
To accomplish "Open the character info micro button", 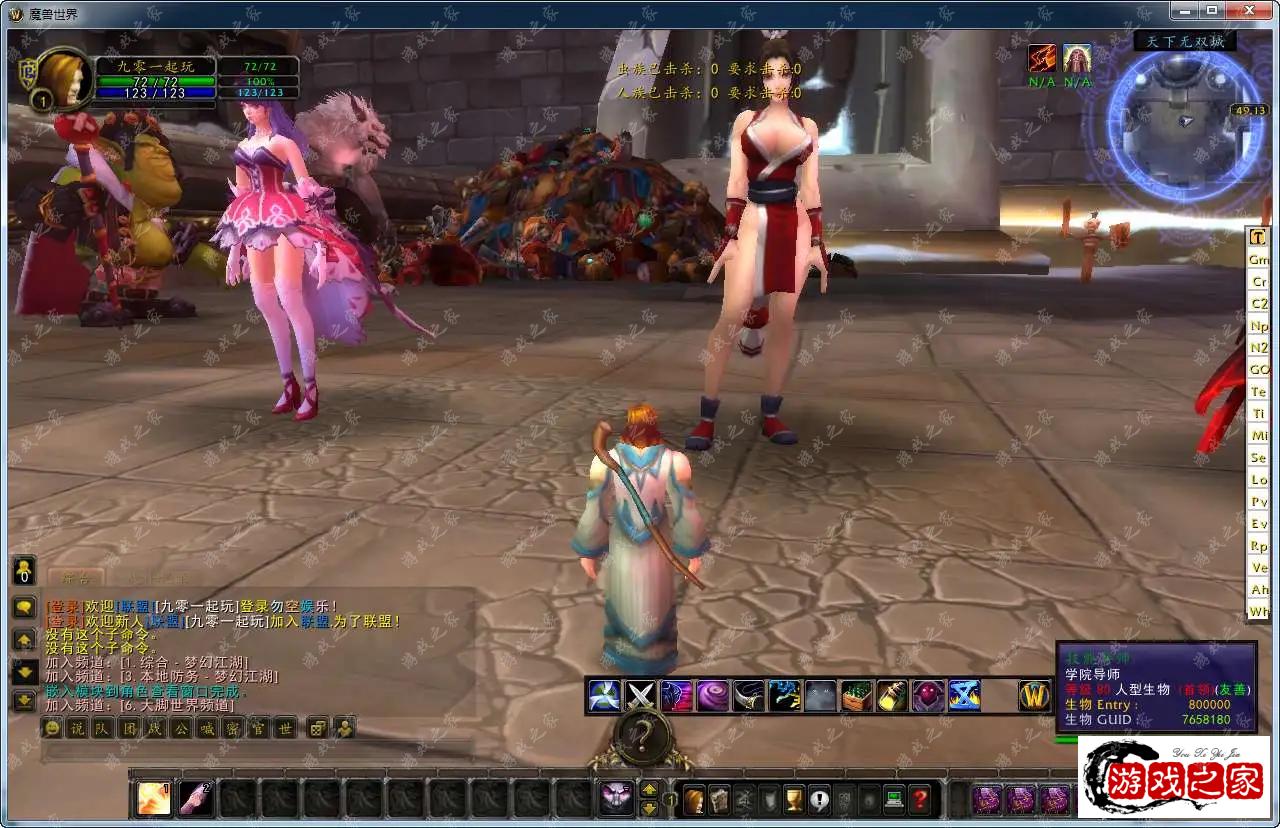I will (693, 799).
